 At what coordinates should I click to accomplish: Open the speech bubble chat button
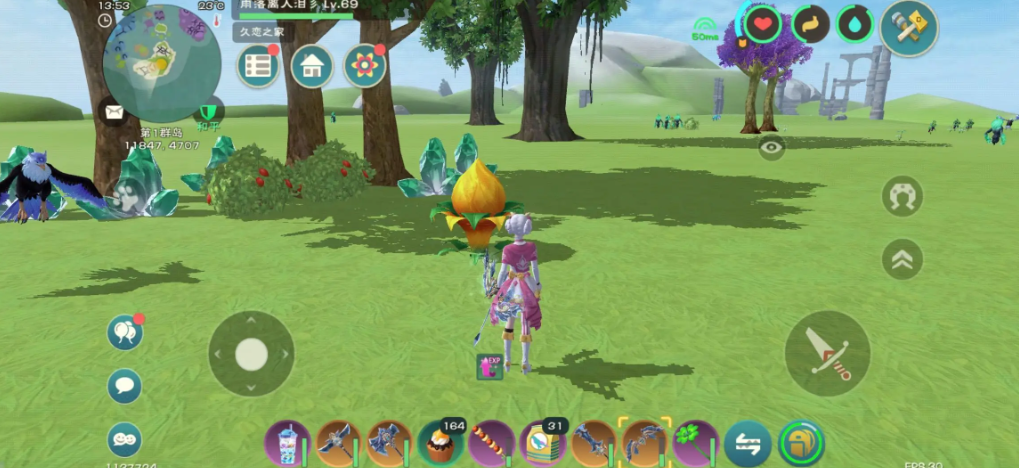pos(125,385)
